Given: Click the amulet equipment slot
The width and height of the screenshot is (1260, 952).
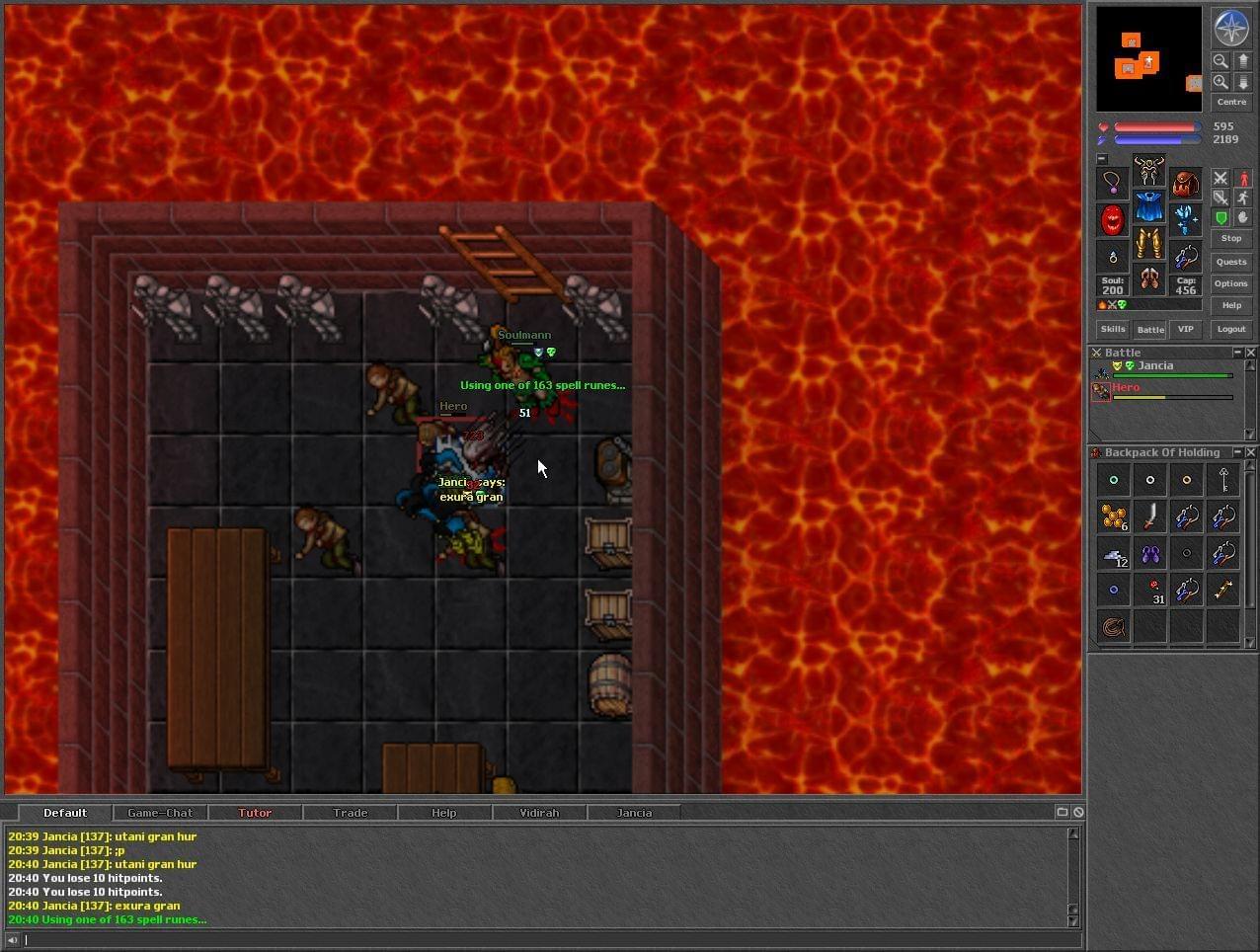Looking at the screenshot, I should click(1113, 183).
